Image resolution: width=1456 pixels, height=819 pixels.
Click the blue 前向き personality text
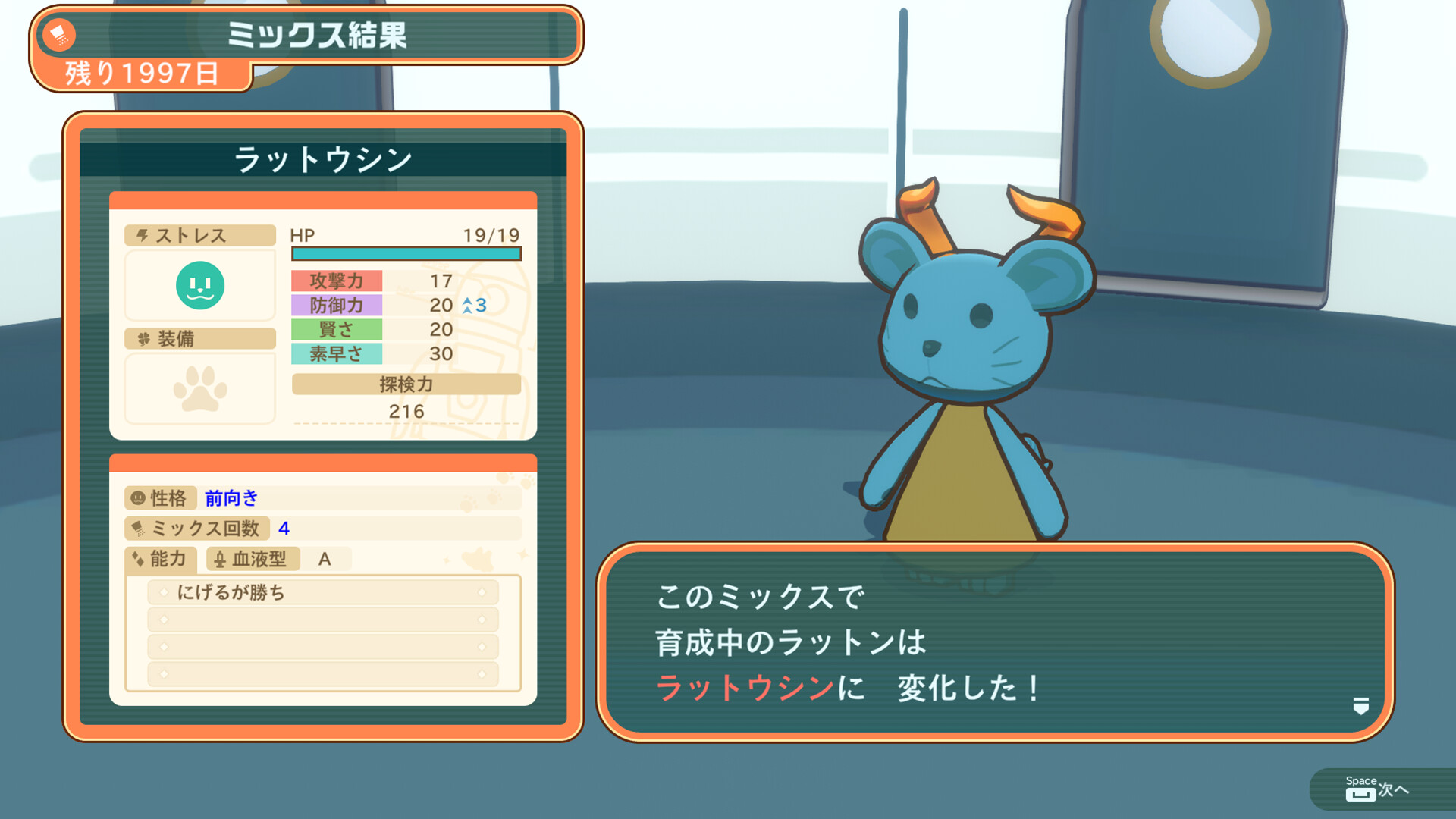click(x=230, y=498)
